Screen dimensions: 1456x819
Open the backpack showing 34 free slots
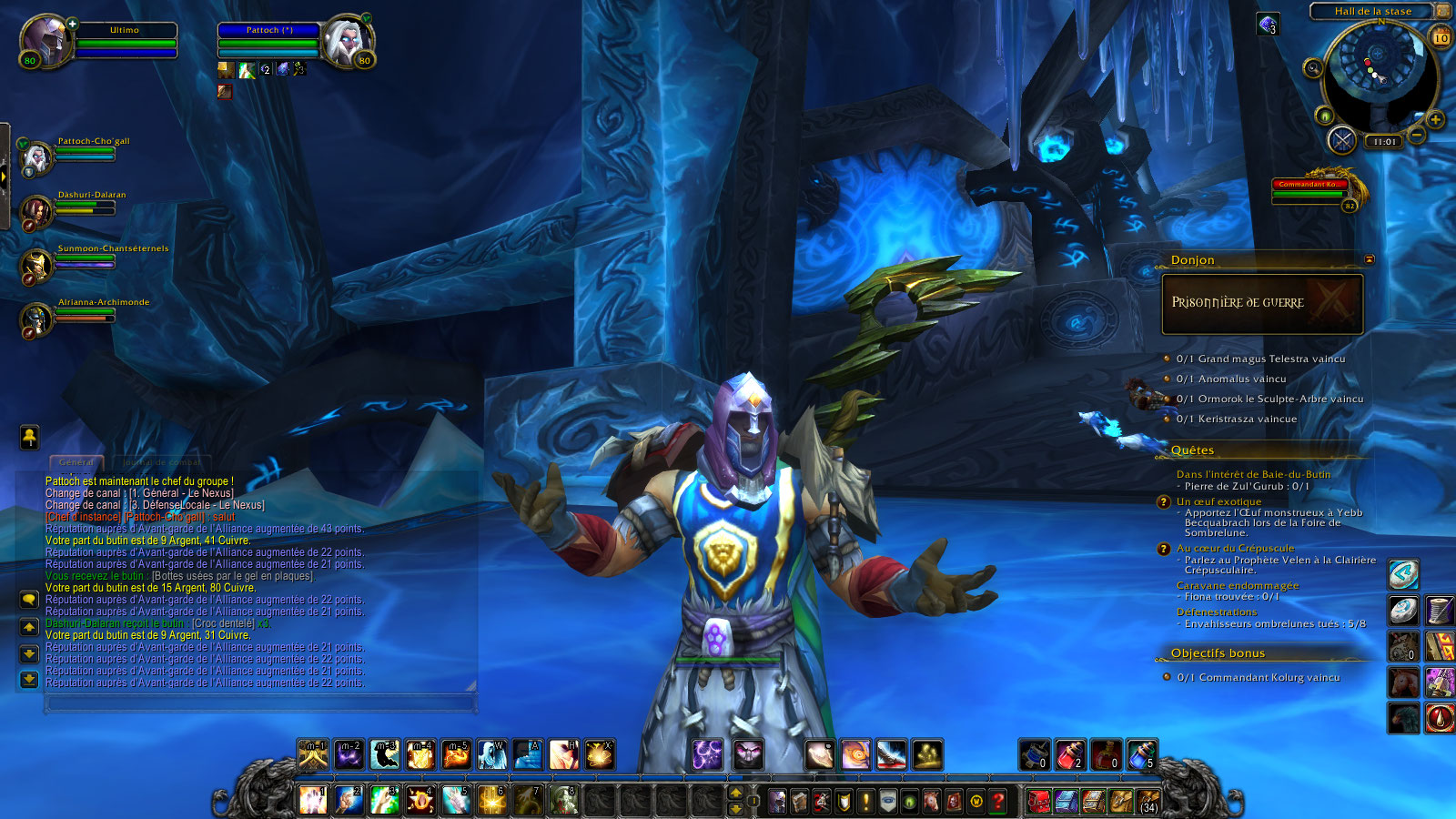[x=1148, y=801]
